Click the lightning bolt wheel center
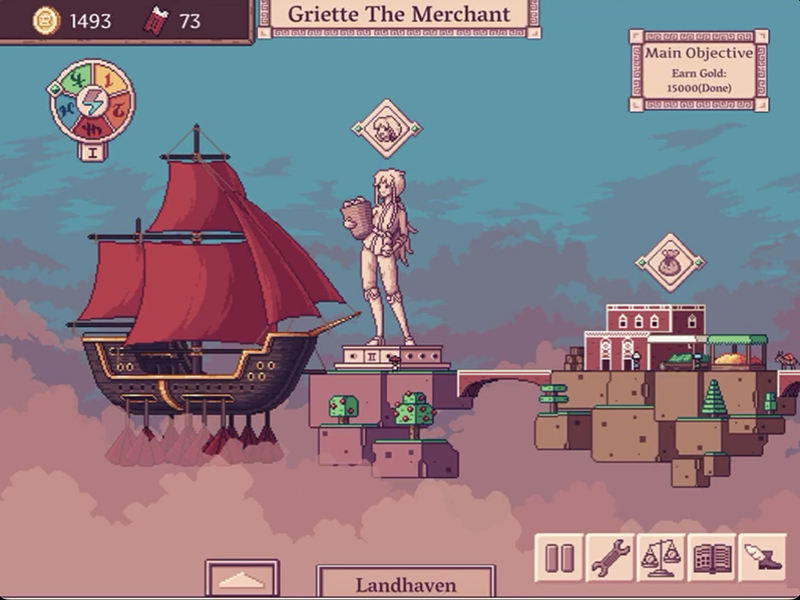 coord(91,100)
